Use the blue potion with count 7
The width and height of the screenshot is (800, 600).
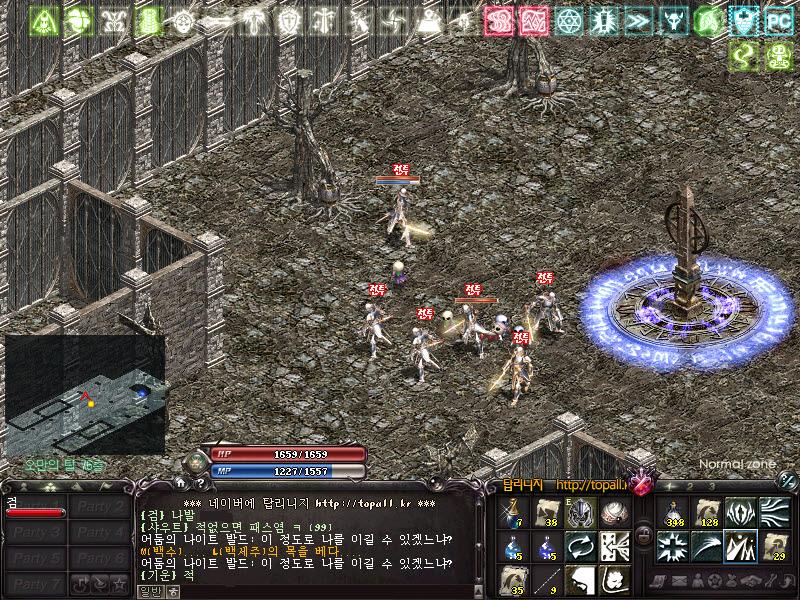513,512
